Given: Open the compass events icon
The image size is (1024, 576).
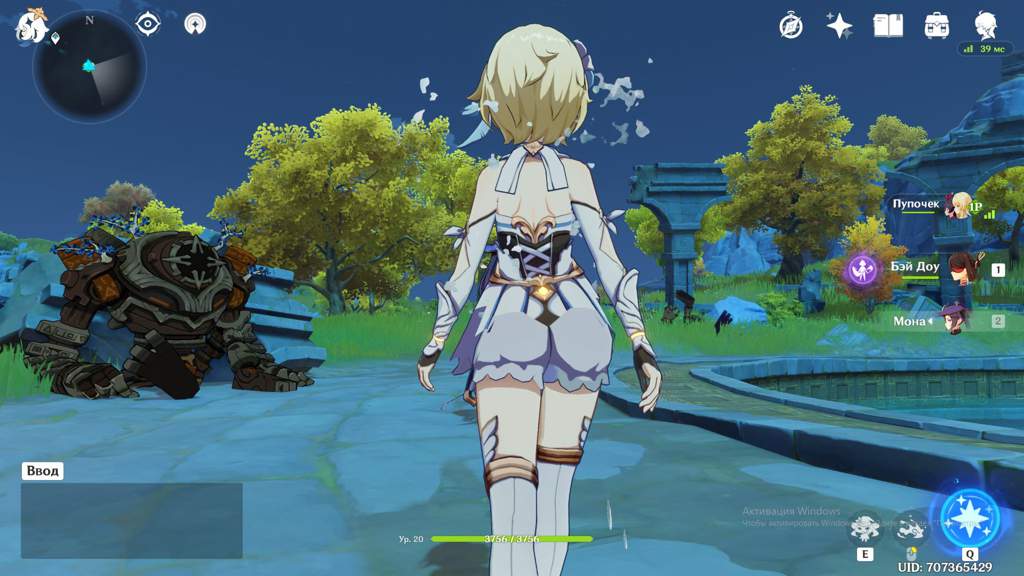Looking at the screenshot, I should (x=791, y=26).
